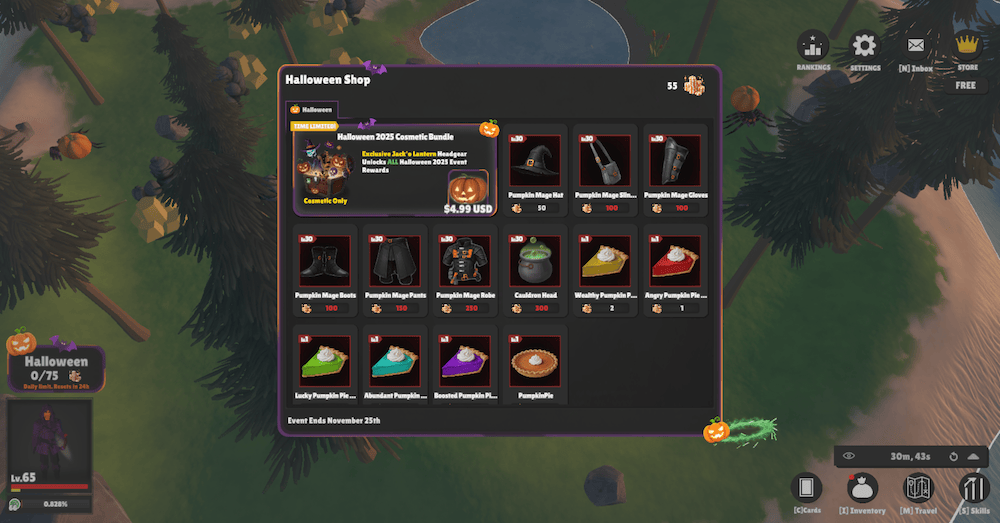Screen dimensions: 1000x523
Task: Choose the teal Abundant Pumpkin Pie
Action: (393, 362)
